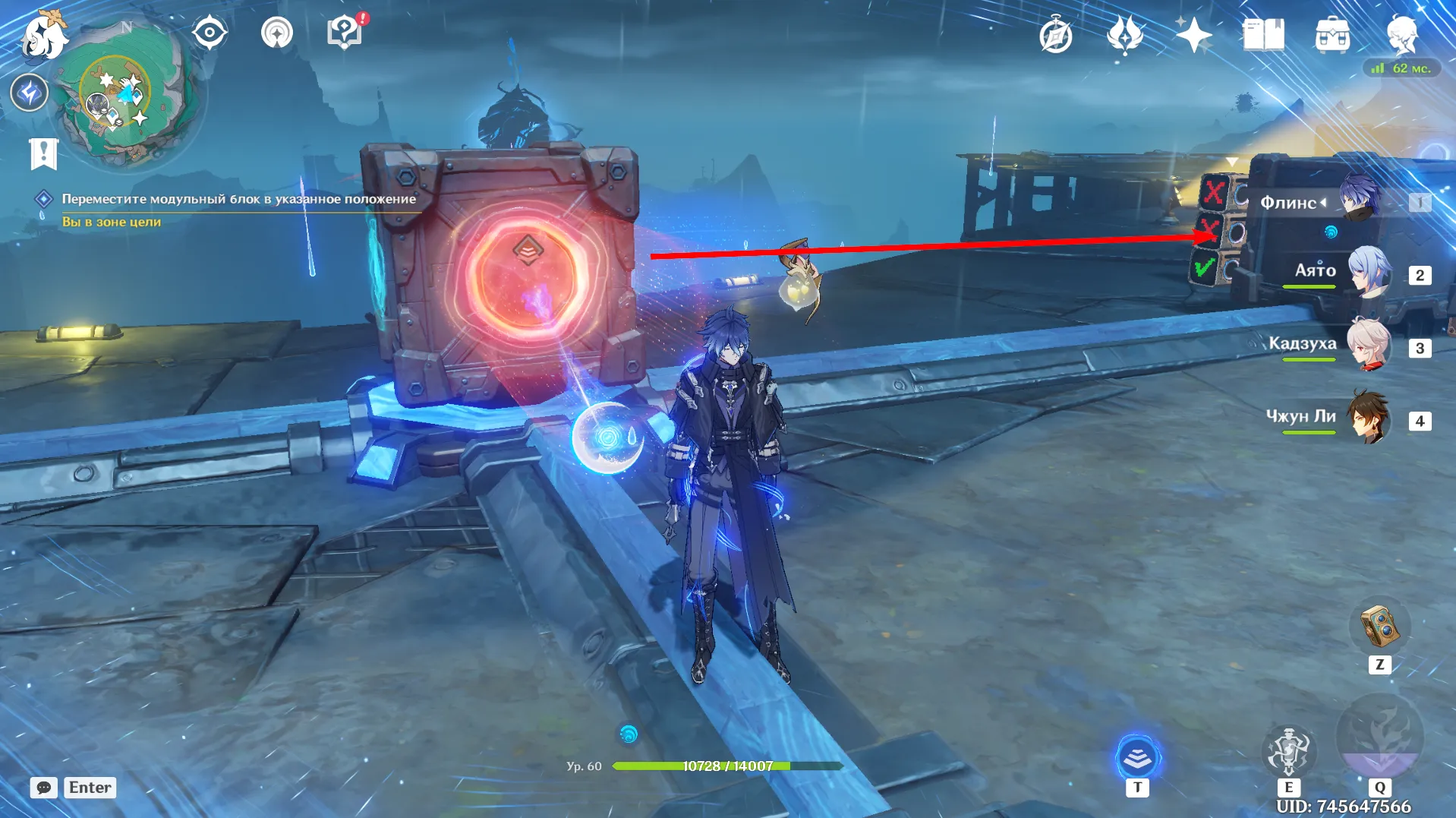Toggle the elemental sight eye icon
The image size is (1456, 818).
point(209,33)
